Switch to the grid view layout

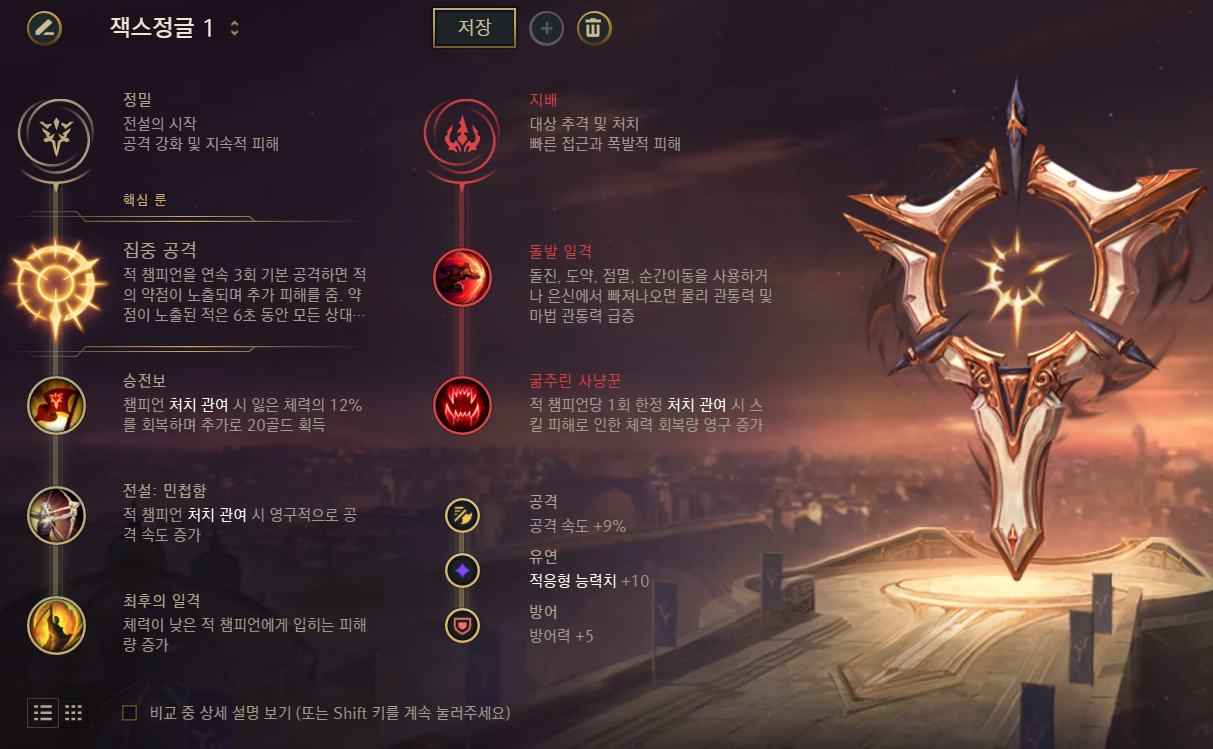[x=73, y=713]
